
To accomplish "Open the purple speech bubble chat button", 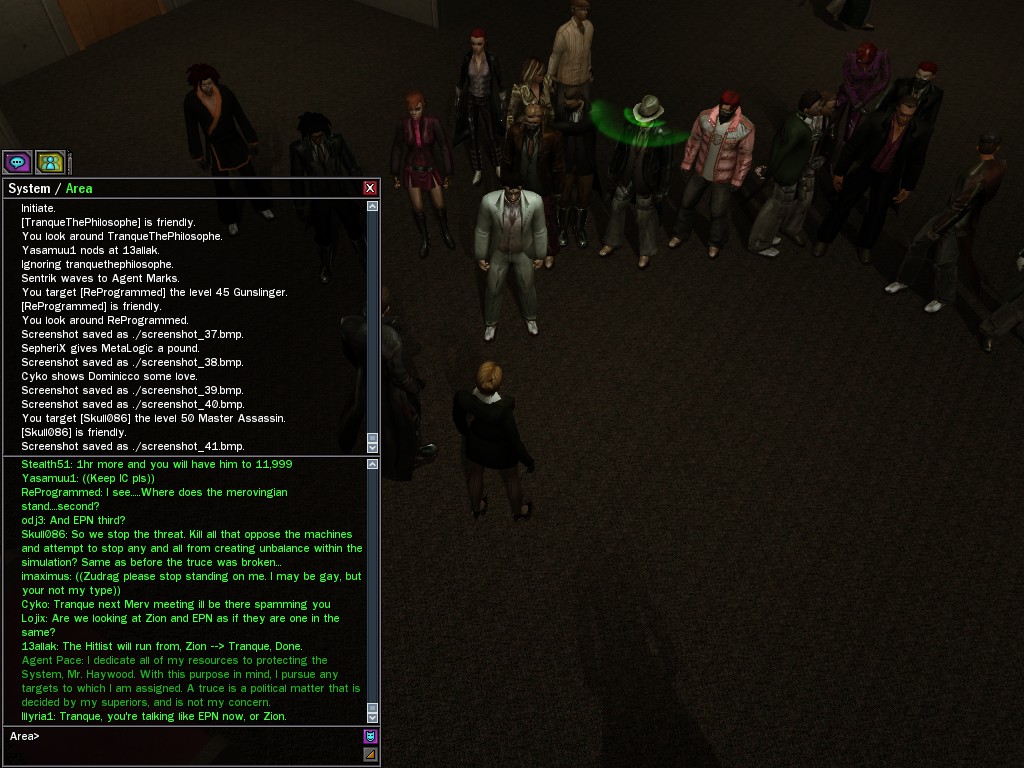I will coord(17,161).
